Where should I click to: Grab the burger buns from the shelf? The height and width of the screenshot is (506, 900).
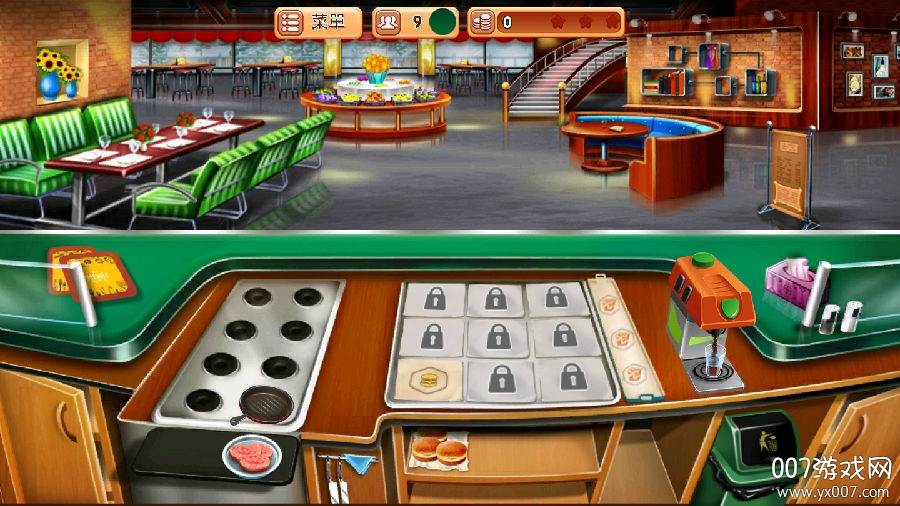[x=439, y=446]
